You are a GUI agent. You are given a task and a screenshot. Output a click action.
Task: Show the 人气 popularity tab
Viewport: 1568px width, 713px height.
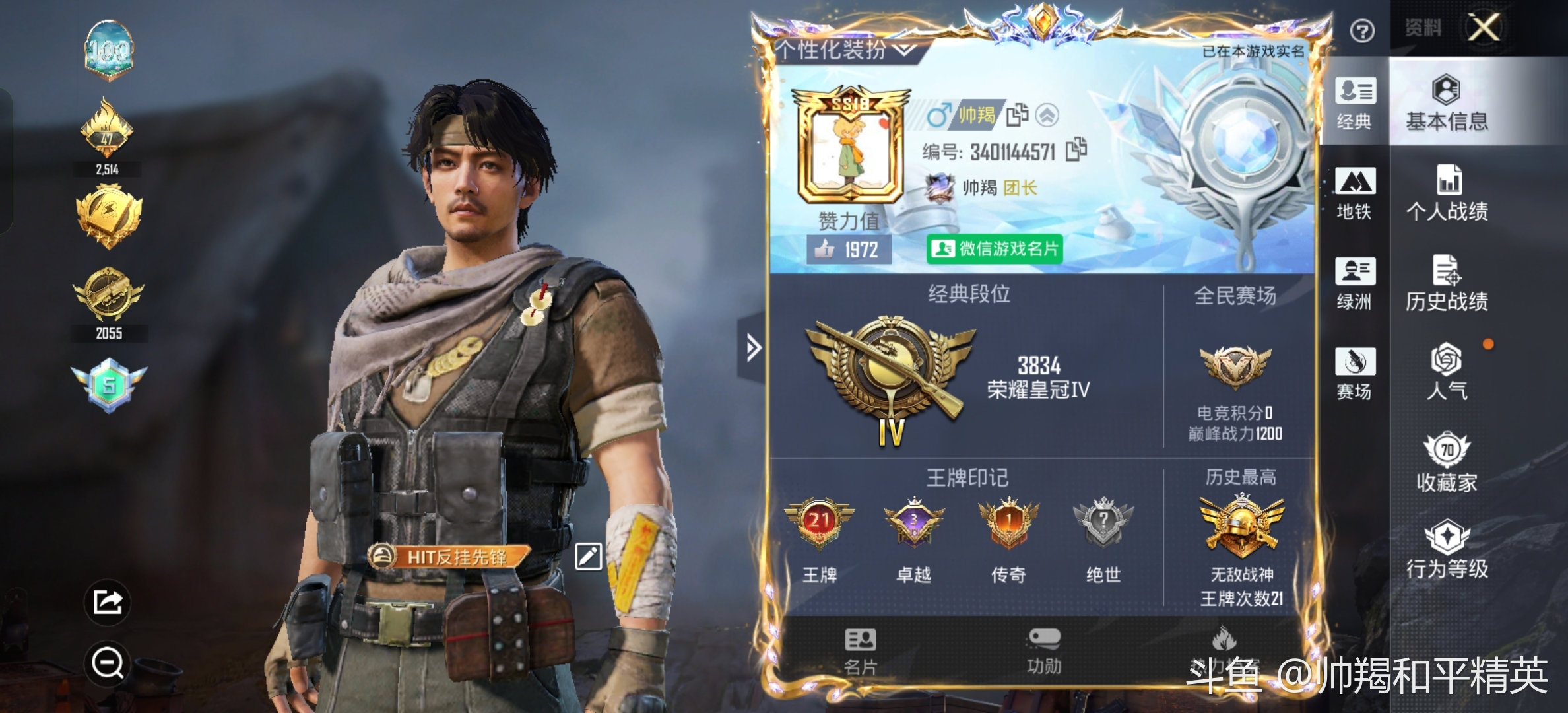tap(1447, 372)
